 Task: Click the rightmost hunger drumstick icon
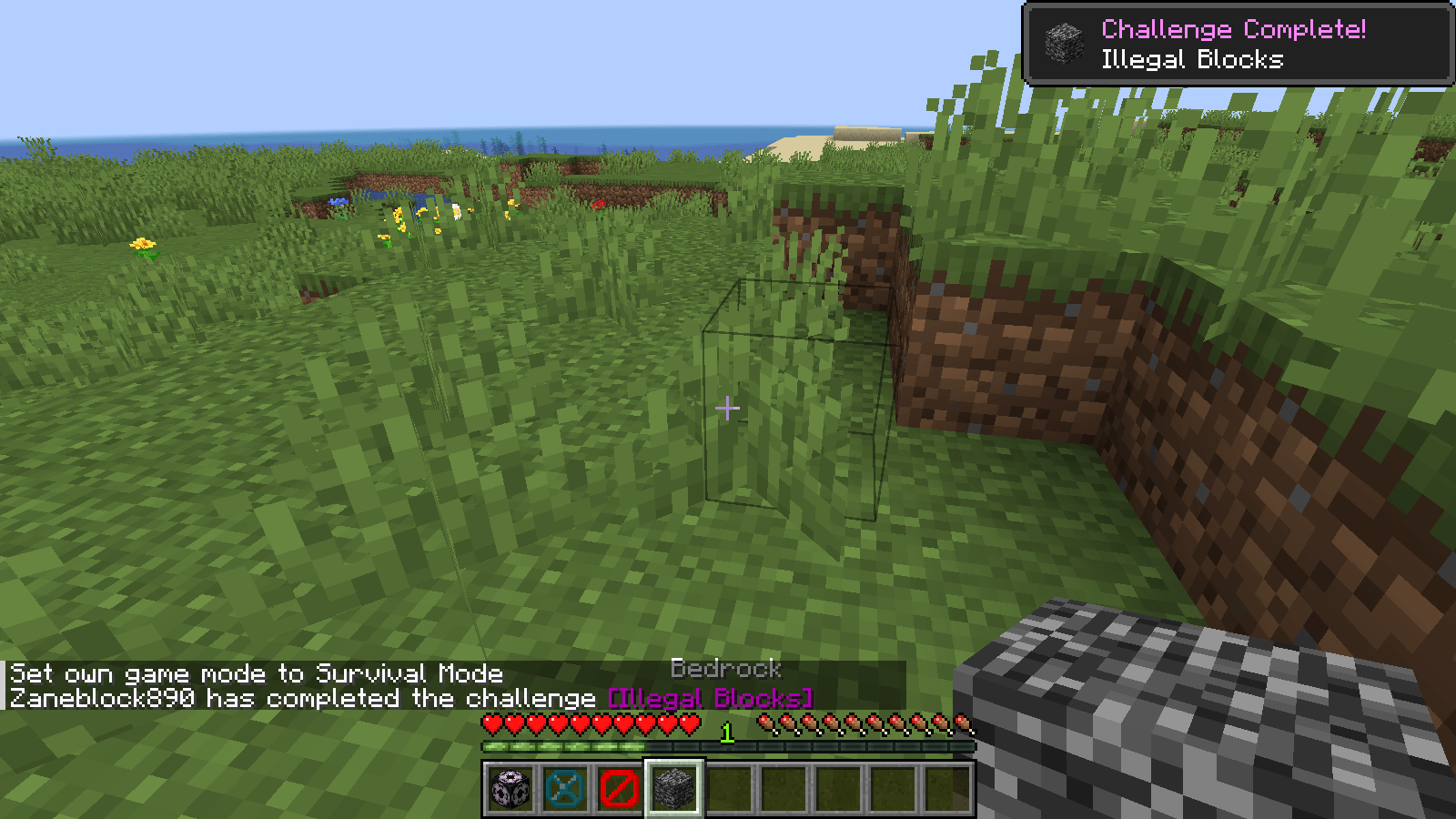(963, 722)
